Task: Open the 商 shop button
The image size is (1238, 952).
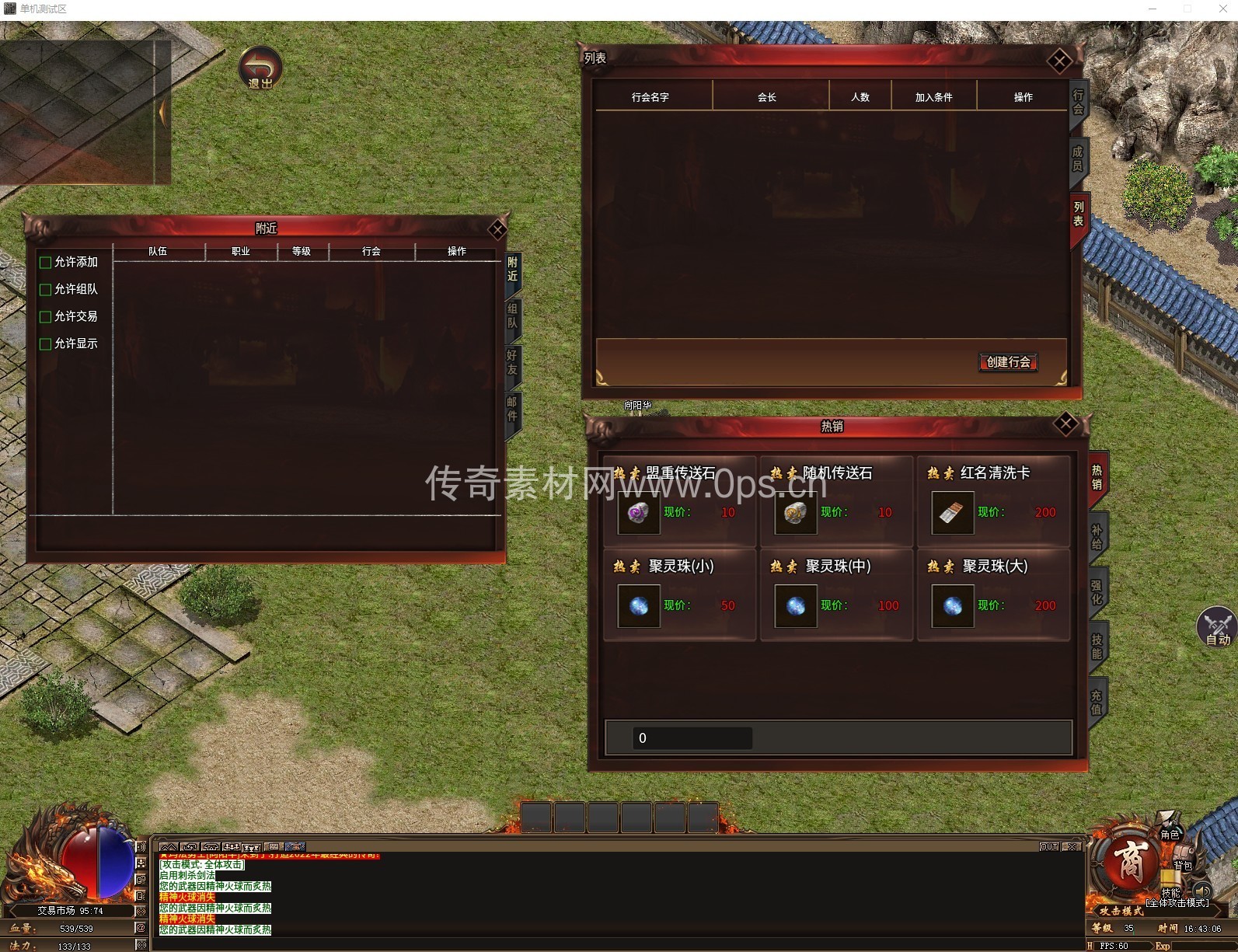Action: point(1129,863)
